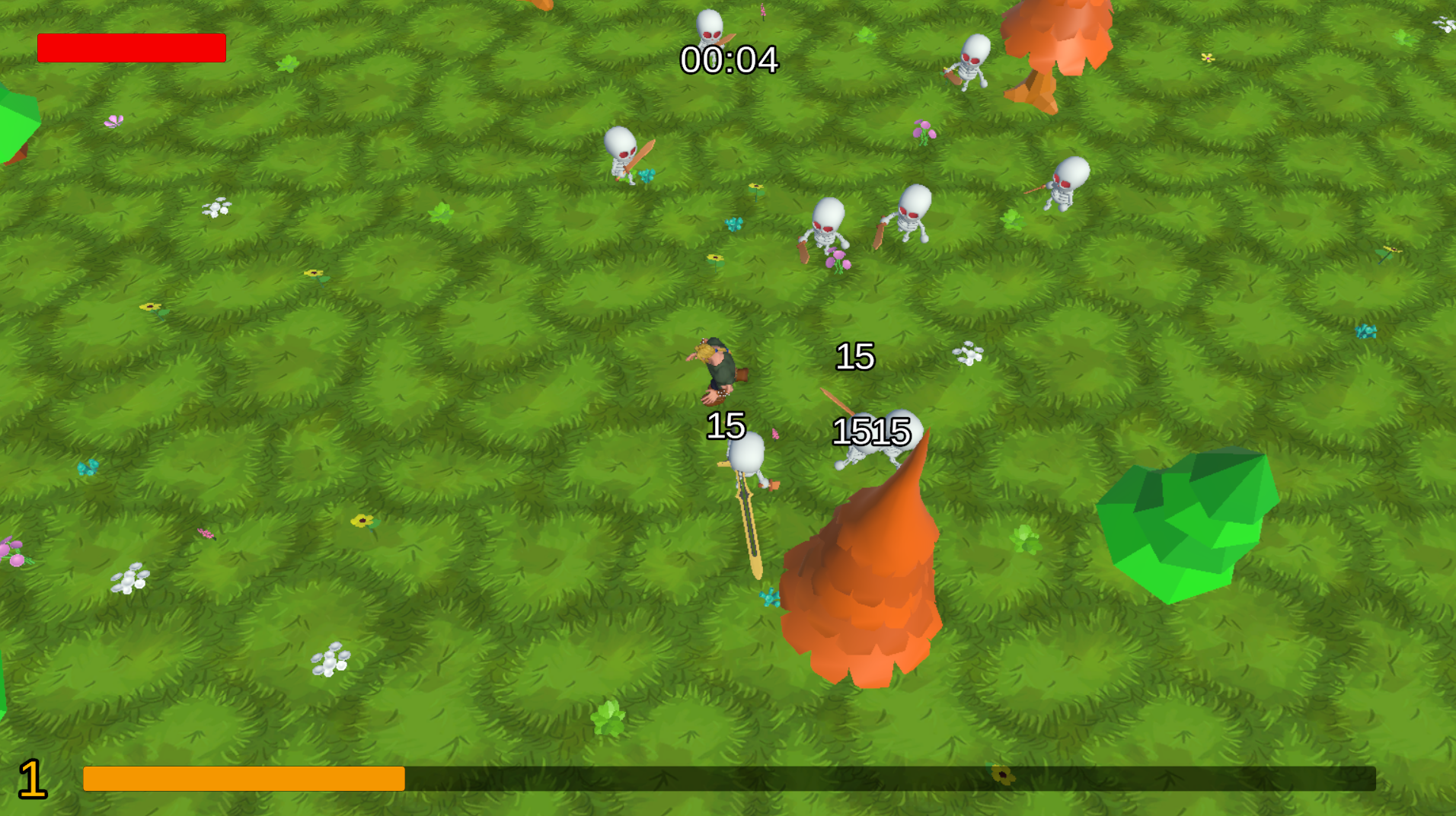Click the red health bar
The image size is (1456, 816).
pyautogui.click(x=132, y=48)
